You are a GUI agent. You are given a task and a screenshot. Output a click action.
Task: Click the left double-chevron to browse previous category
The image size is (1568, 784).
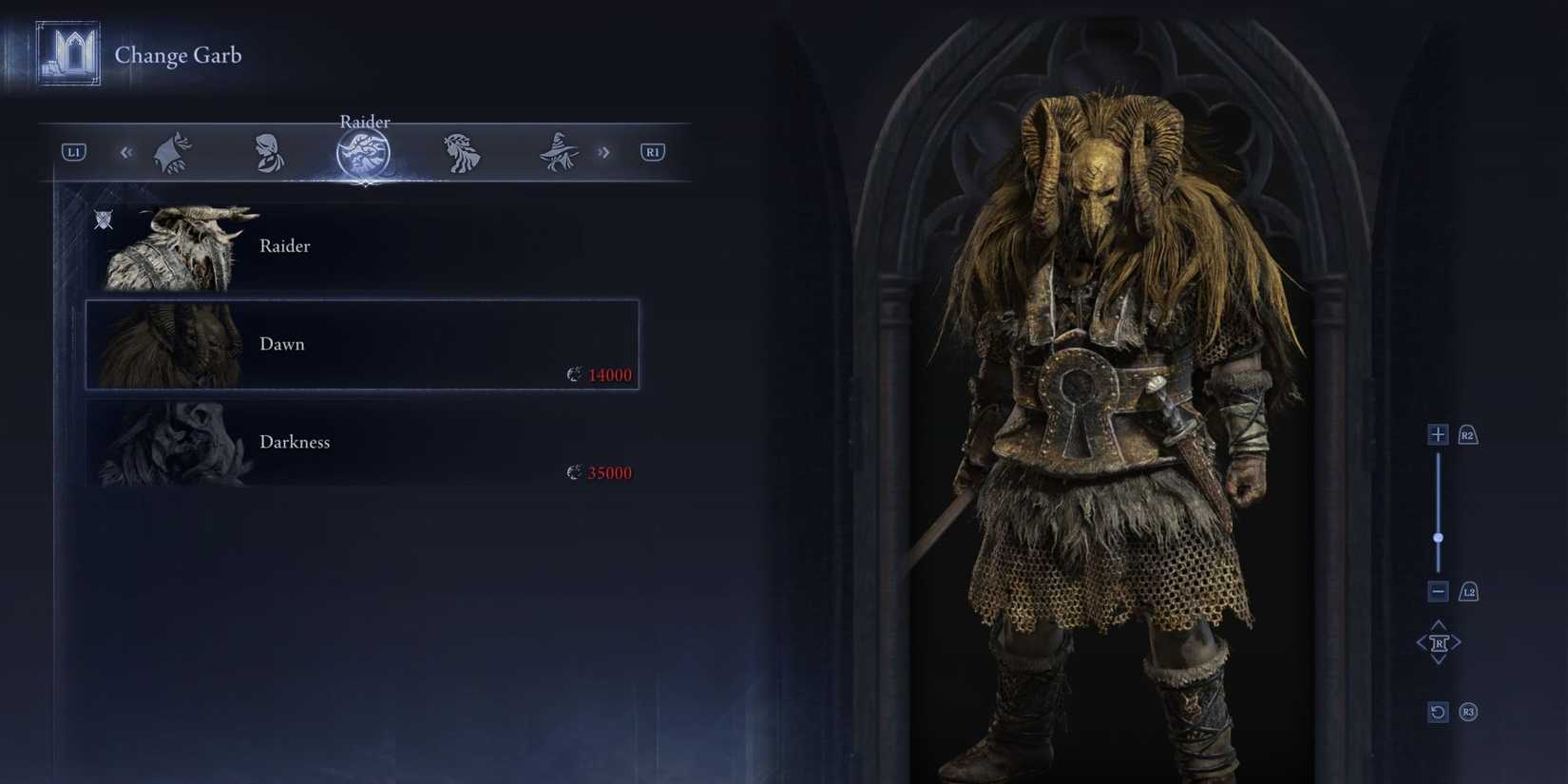126,151
